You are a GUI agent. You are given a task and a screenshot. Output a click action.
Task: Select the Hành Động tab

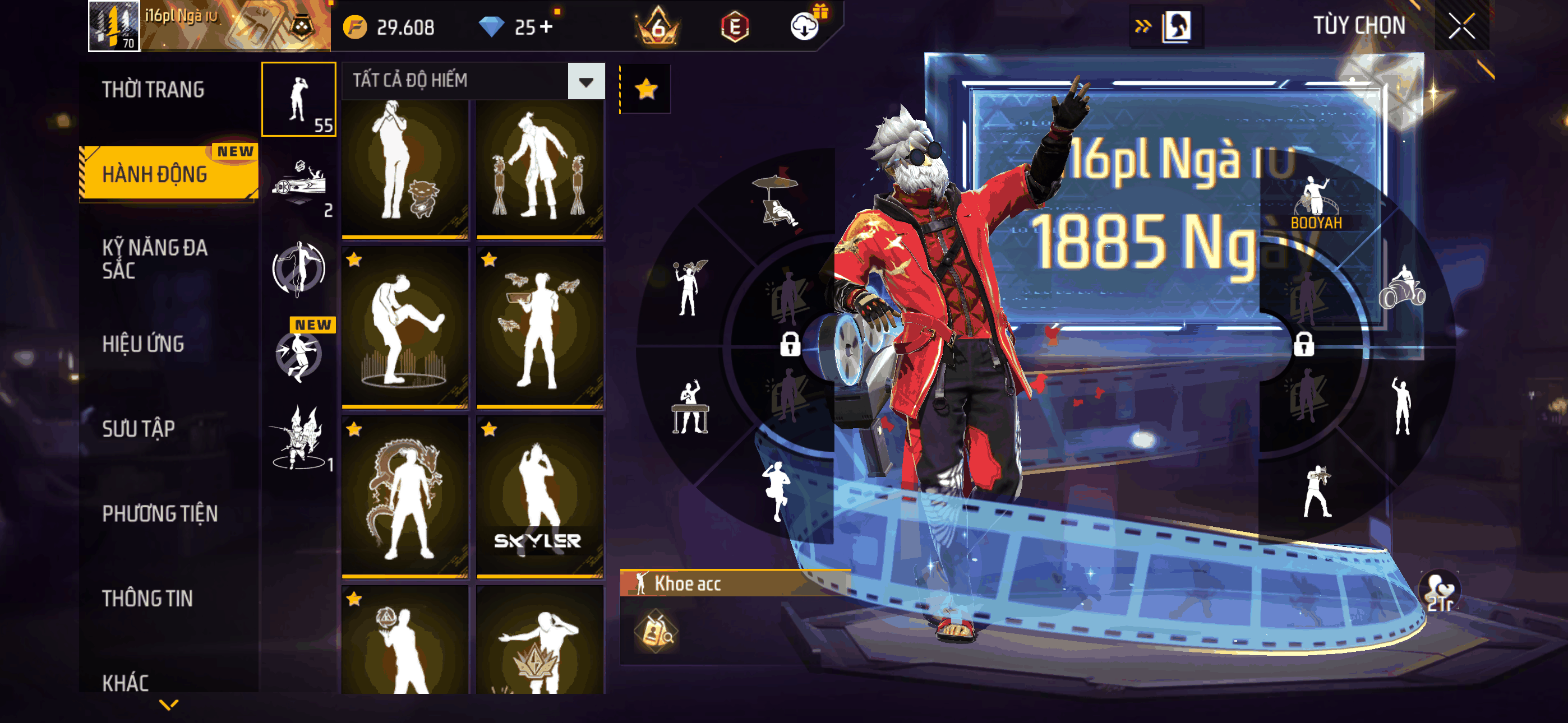(x=155, y=175)
